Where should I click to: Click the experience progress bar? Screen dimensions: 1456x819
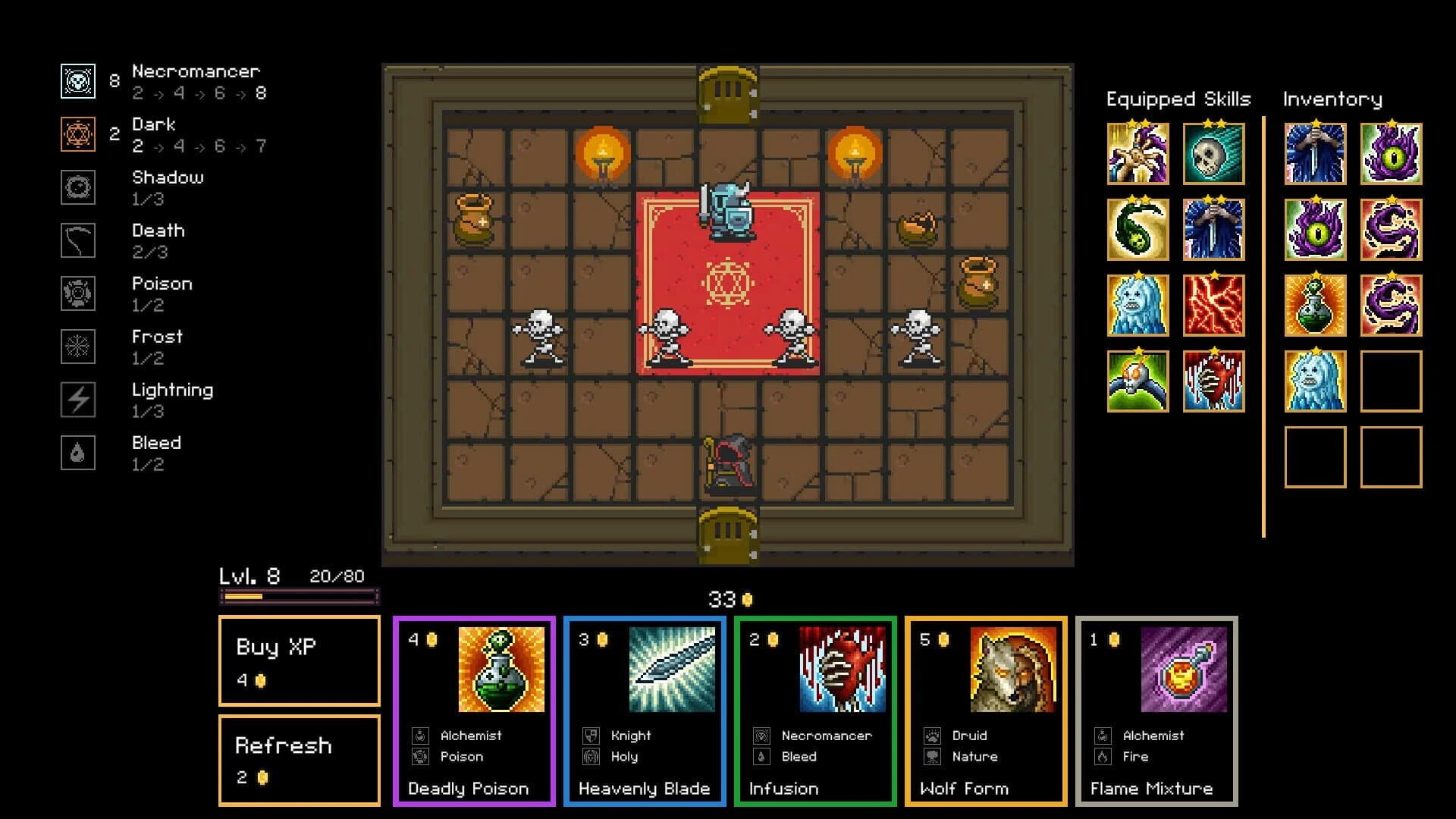(299, 596)
